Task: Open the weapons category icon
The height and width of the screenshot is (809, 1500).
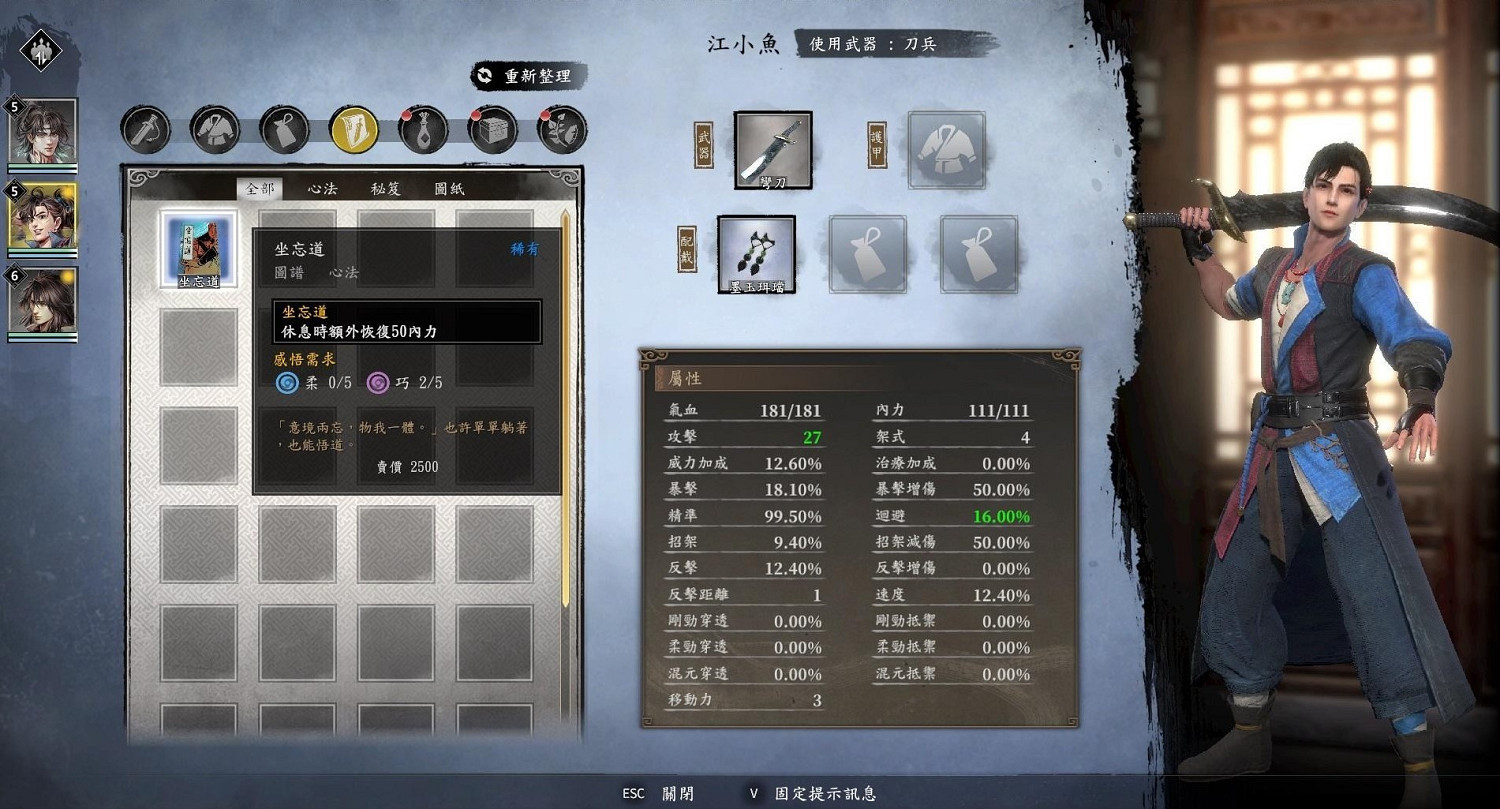Action: 145,130
